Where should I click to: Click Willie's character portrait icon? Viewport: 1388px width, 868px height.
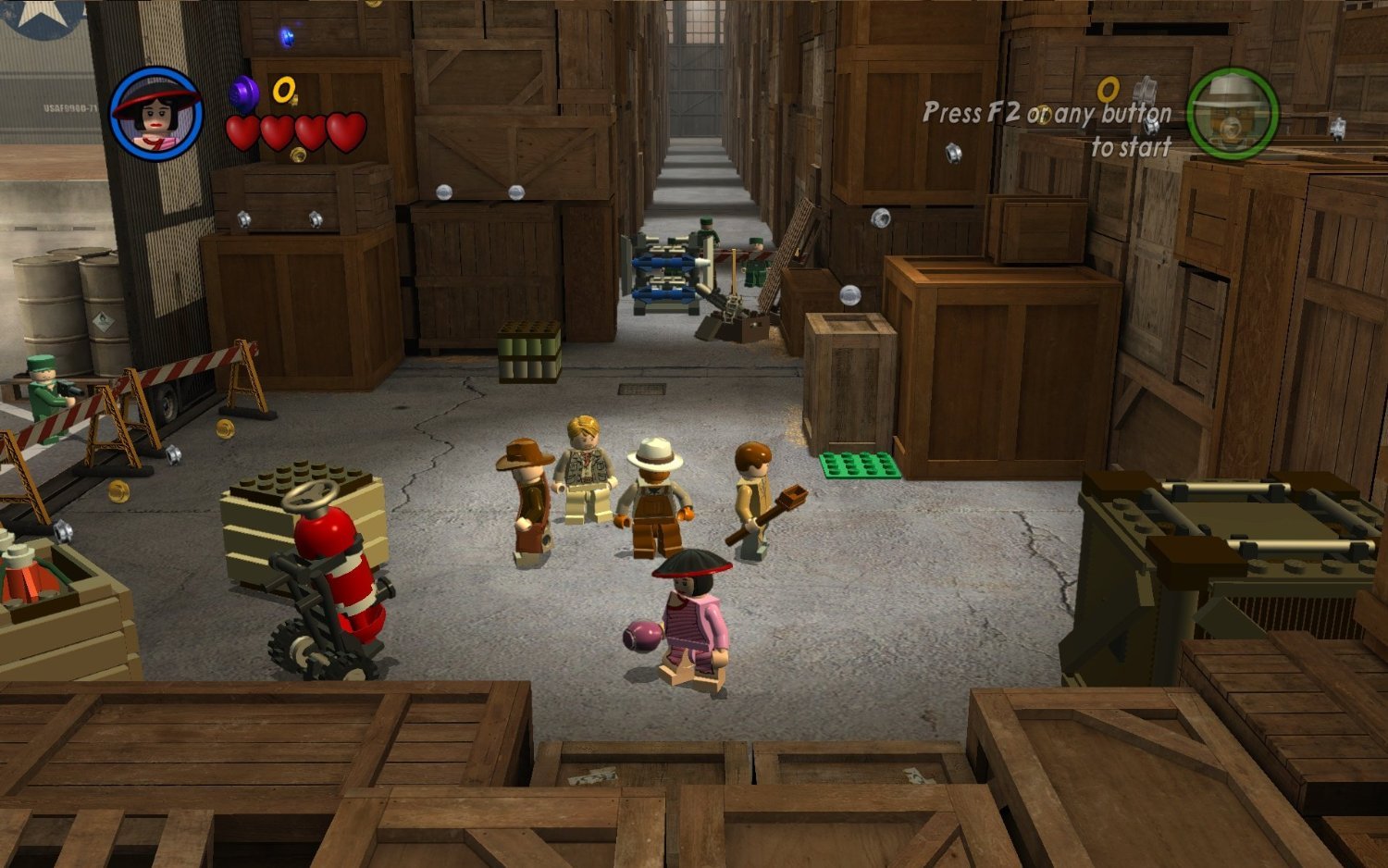[x=159, y=111]
